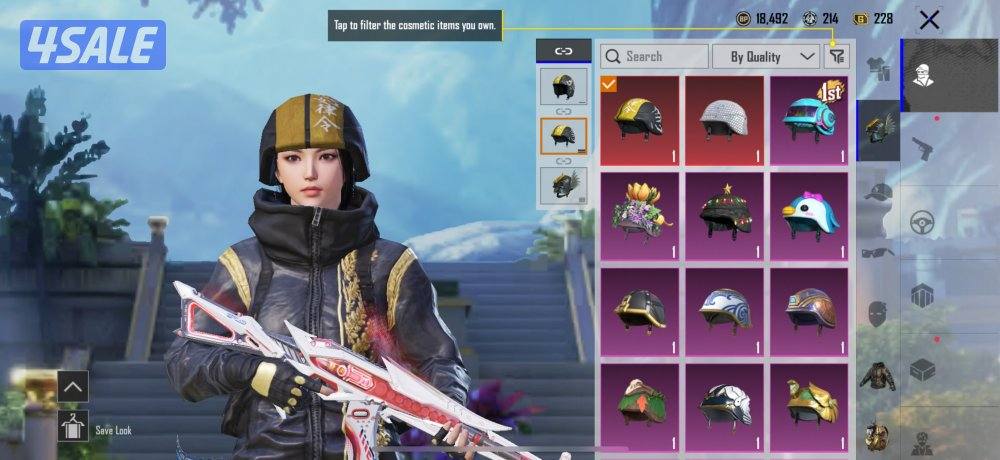Pick the Christmas lights helmet with star
Screen dimensions: 1000x460
pos(724,215)
